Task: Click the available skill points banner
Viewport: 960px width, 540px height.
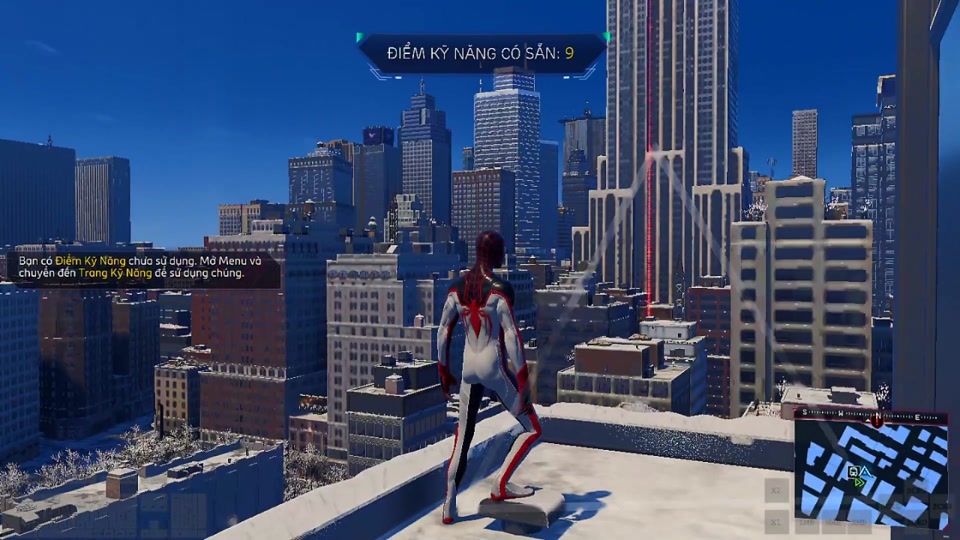Action: 482,52
